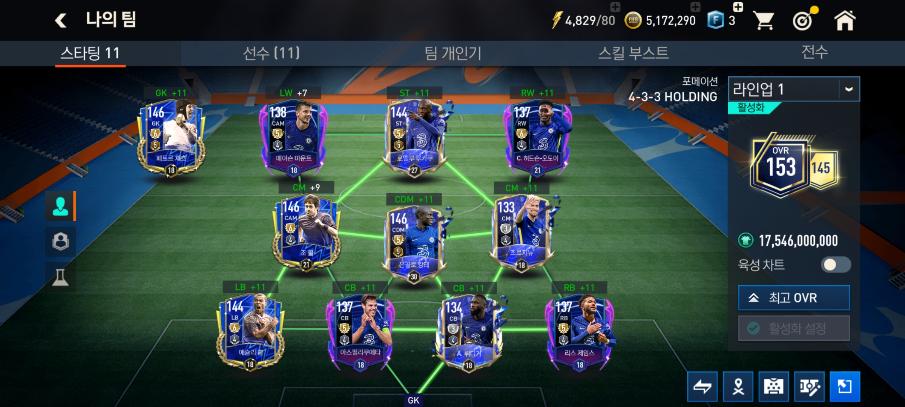Toggle the 육성 차트 switch
The image size is (905, 407).
835,265
